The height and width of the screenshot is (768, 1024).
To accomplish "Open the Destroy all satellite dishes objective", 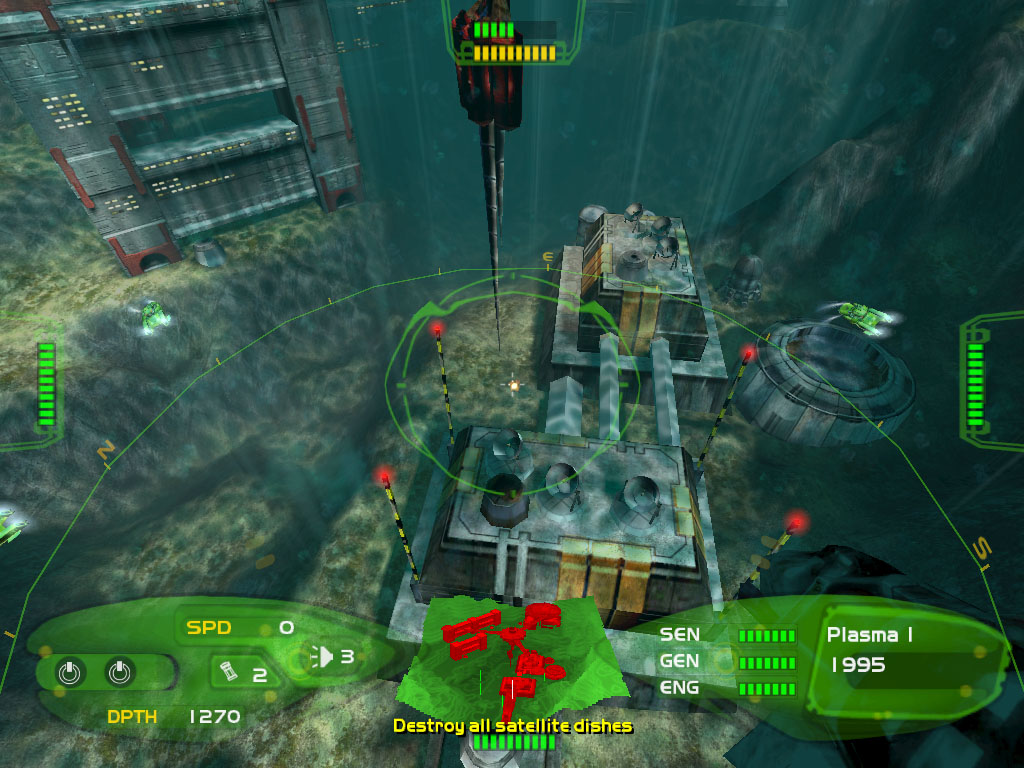I will 512,726.
